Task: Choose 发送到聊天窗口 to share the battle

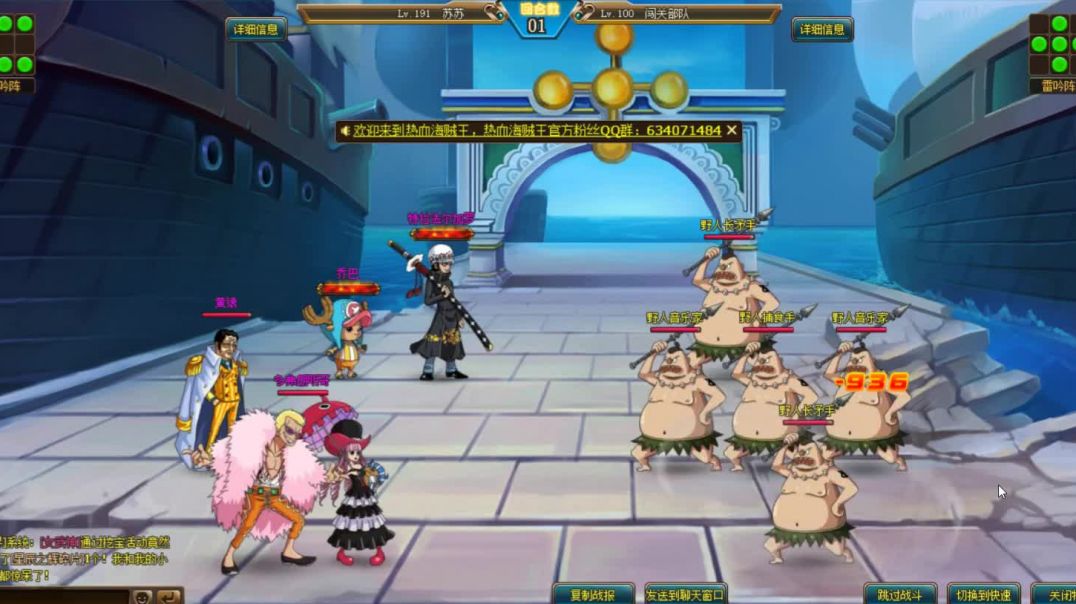Action: coord(685,594)
